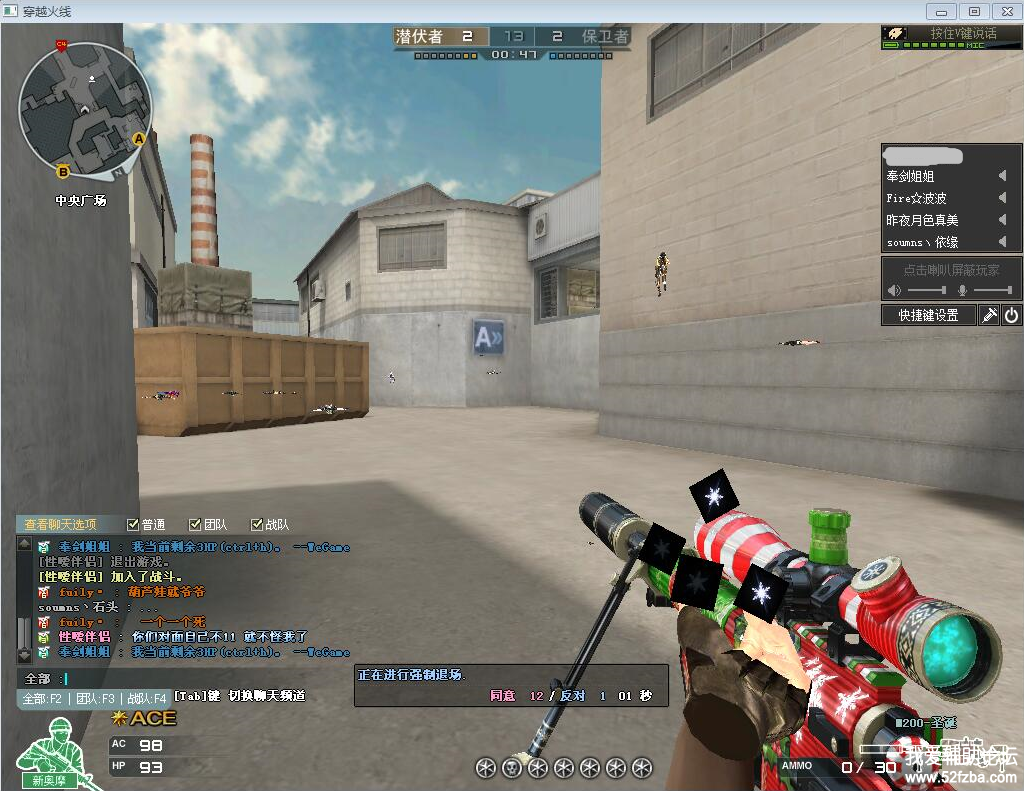Screen dimensions: 1024x791
Task: Mute player 昨夜月色真美 via speaker icon
Action: point(1002,220)
